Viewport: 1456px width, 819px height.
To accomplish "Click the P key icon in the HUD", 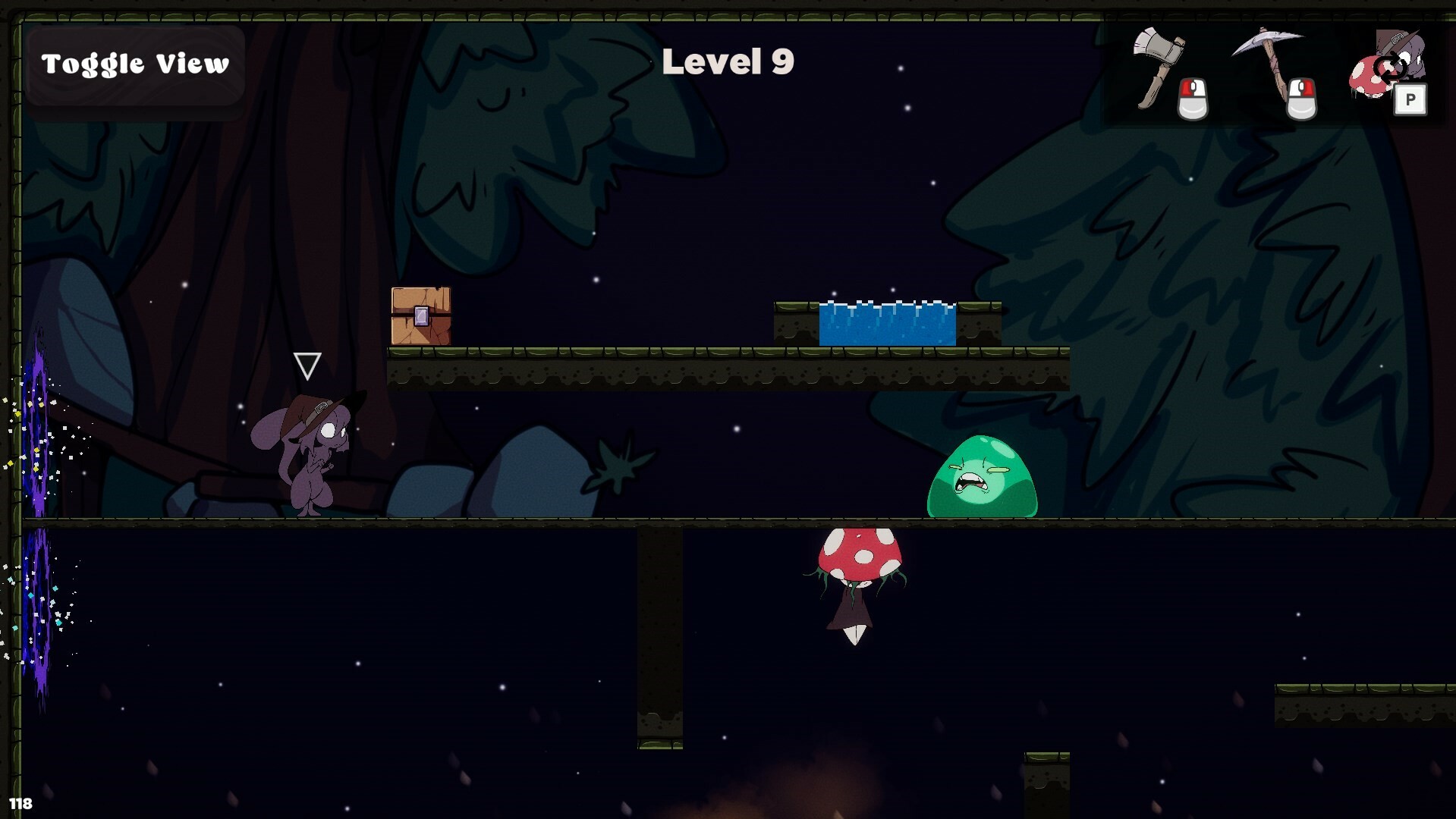I will coord(1410,100).
